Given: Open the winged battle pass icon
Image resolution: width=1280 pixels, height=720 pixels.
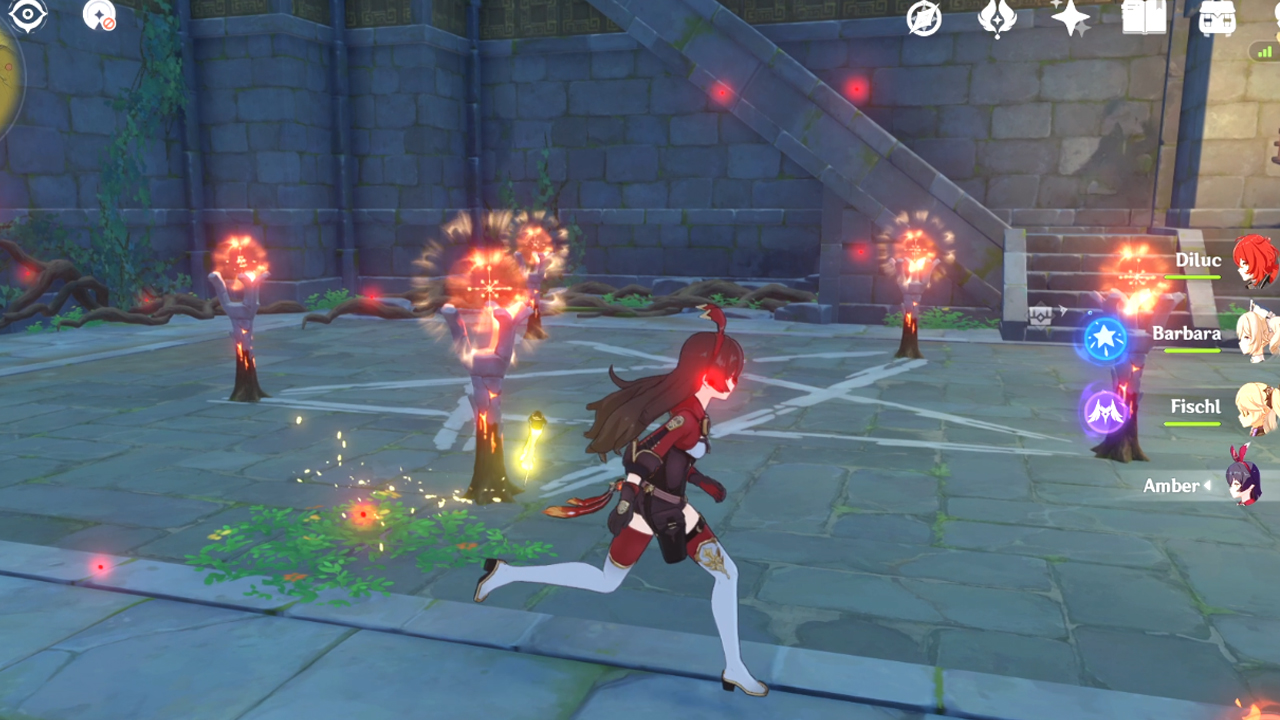Looking at the screenshot, I should (997, 18).
